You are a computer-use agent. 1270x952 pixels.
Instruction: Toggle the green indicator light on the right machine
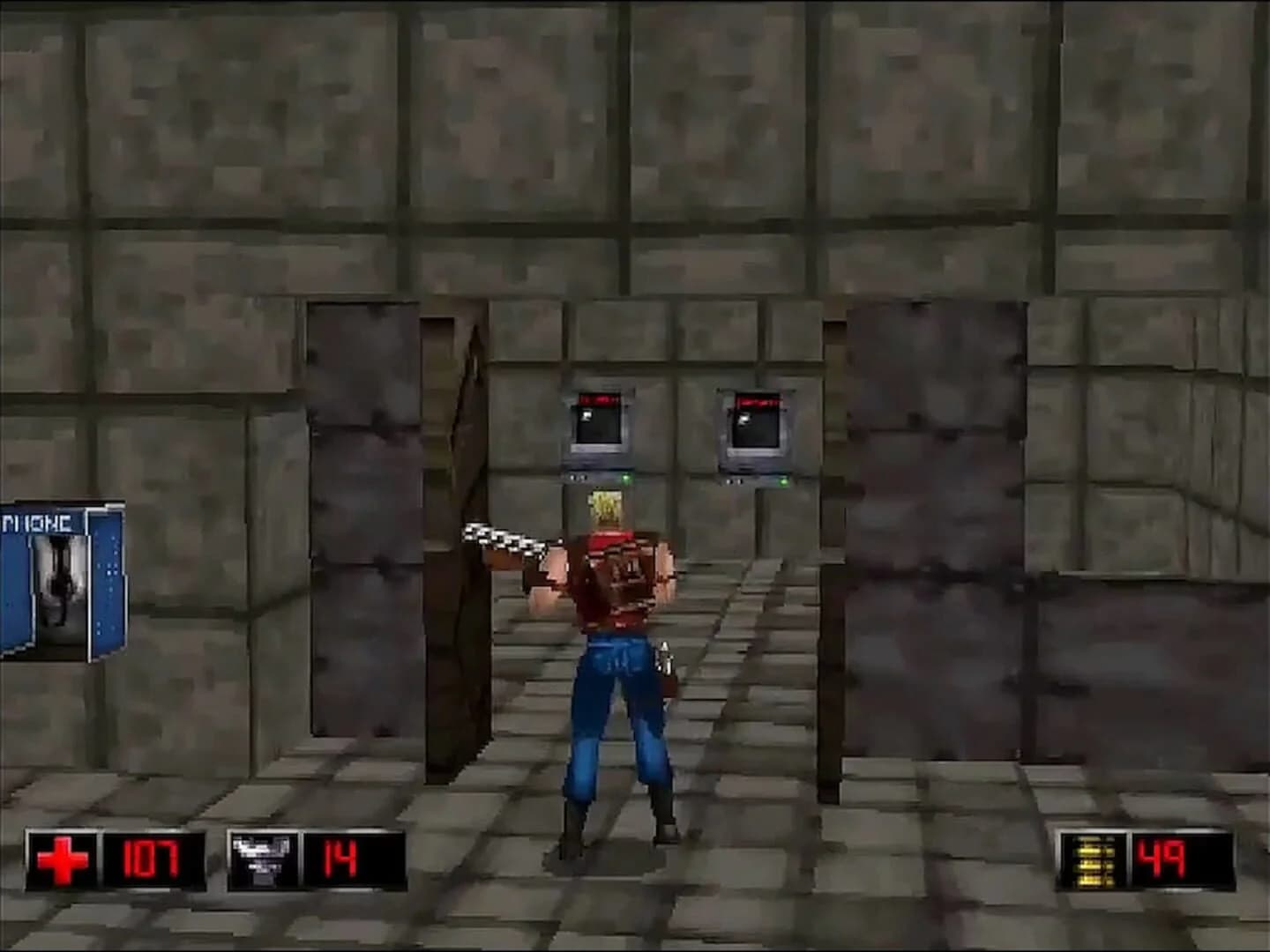784,481
